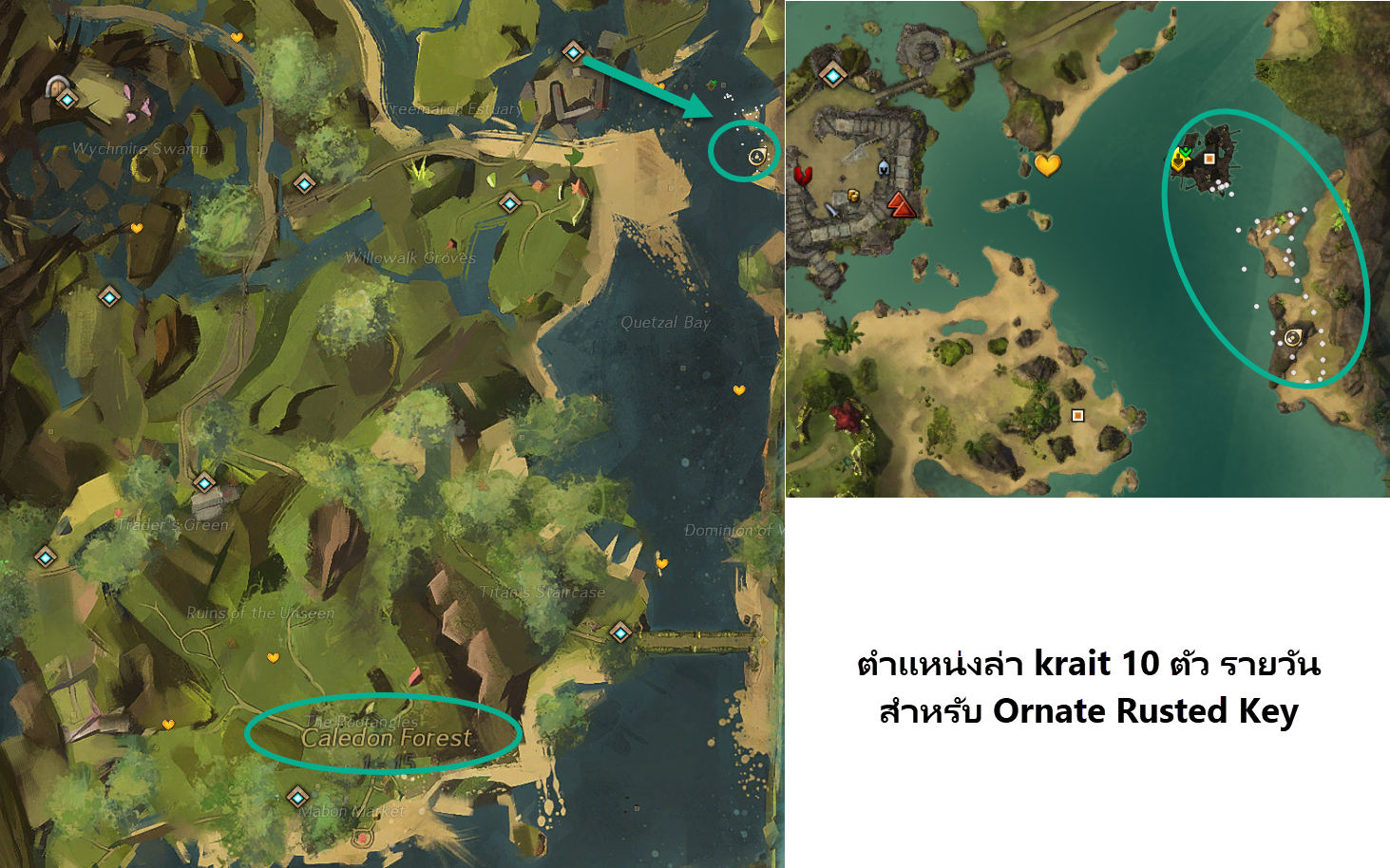Select the green hero challenge chevron on the island
The width and height of the screenshot is (1390, 868).
(x=1186, y=151)
